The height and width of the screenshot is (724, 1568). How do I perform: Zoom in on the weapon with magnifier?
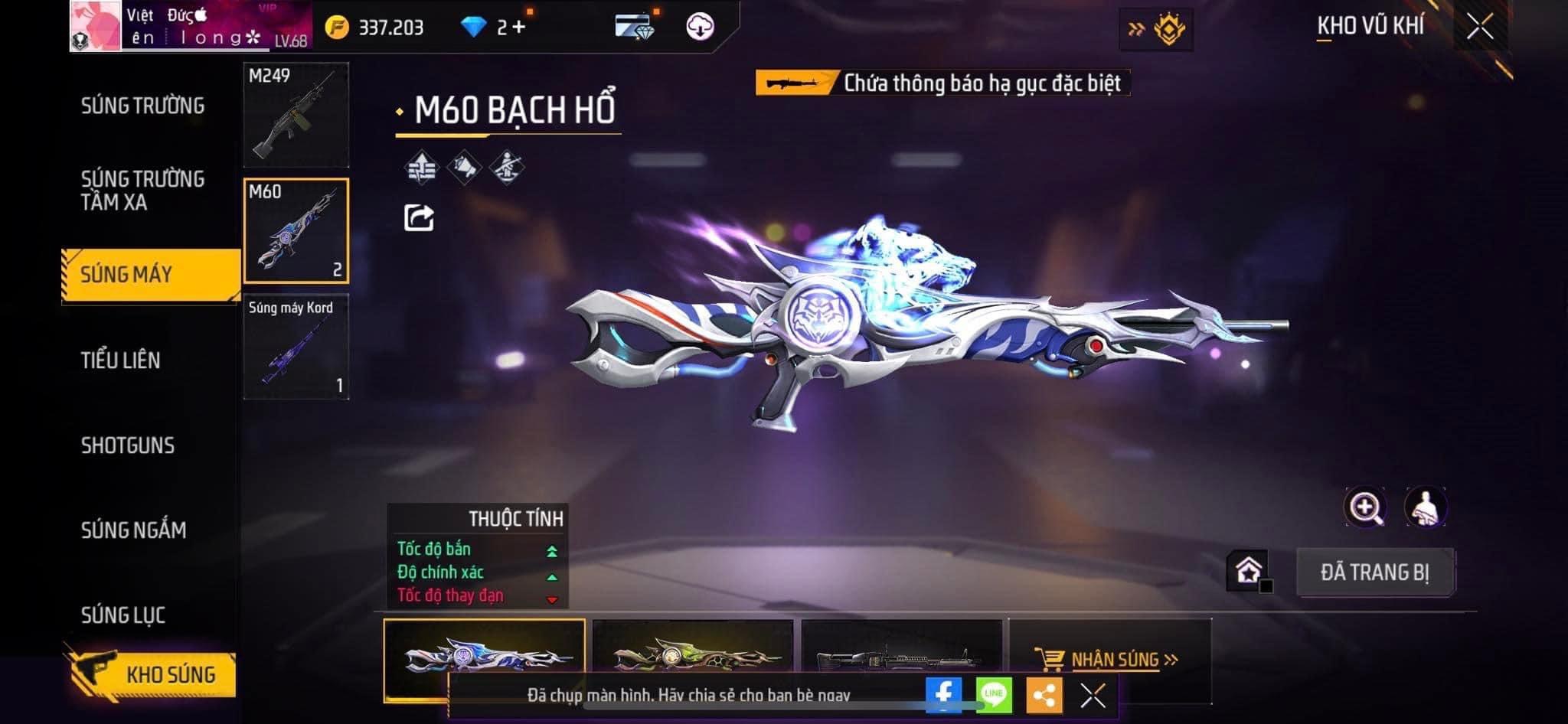pyautogui.click(x=1364, y=507)
